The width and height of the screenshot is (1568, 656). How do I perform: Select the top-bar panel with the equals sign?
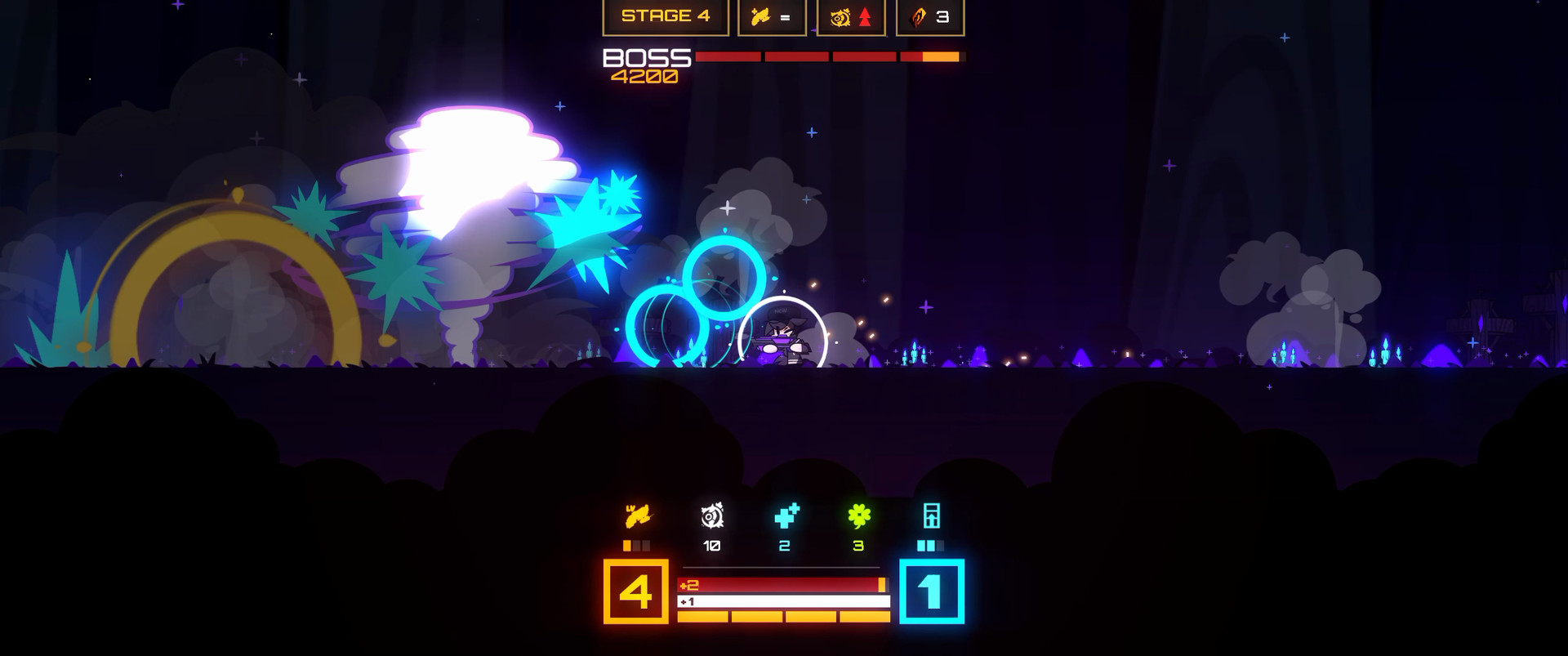[x=772, y=16]
